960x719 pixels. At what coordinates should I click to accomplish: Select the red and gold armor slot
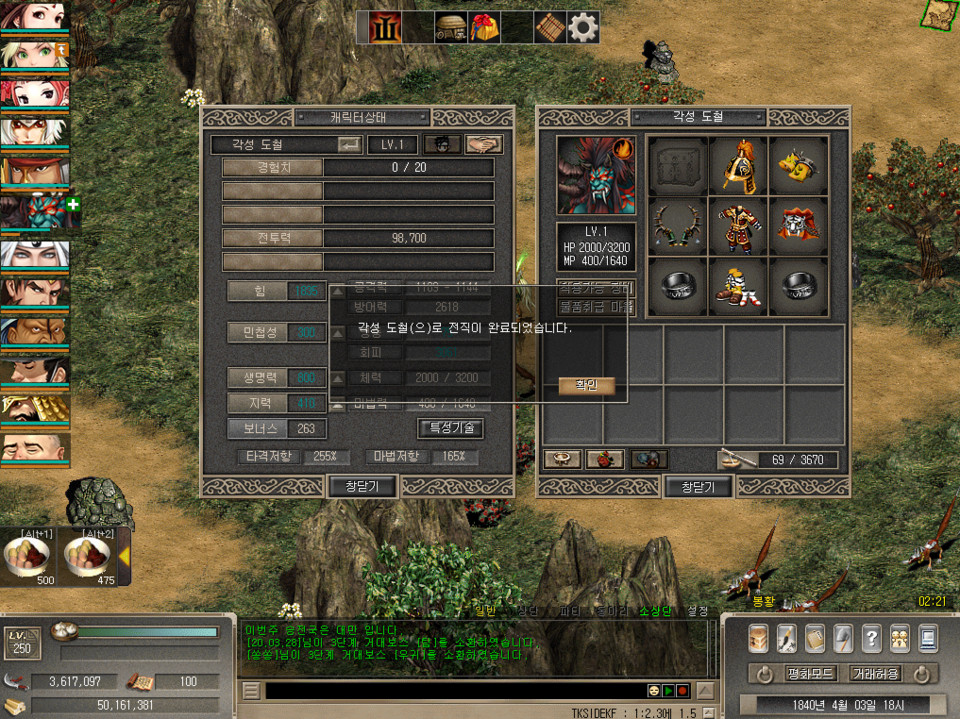coord(738,225)
